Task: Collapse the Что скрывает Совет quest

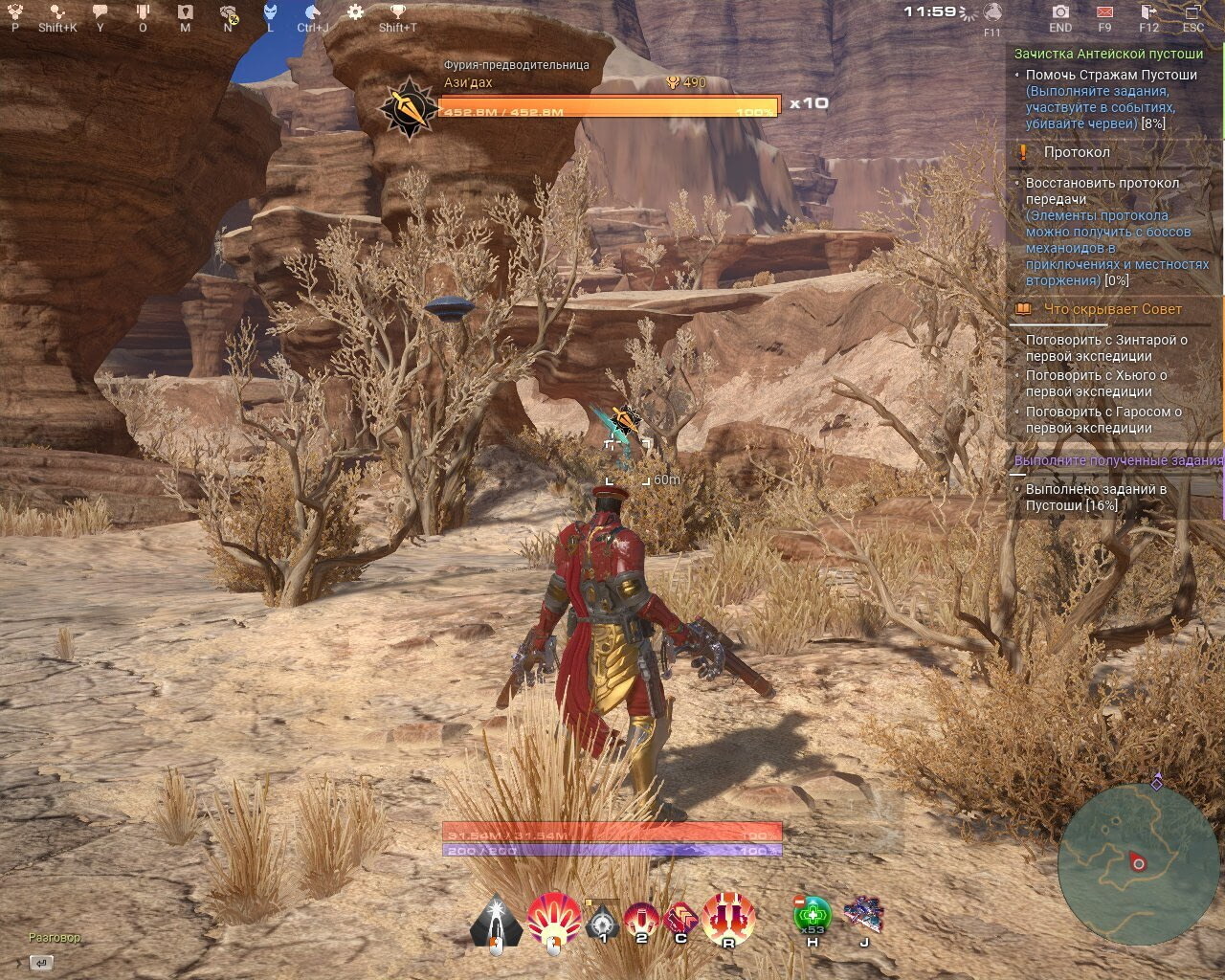Action: tap(1112, 308)
